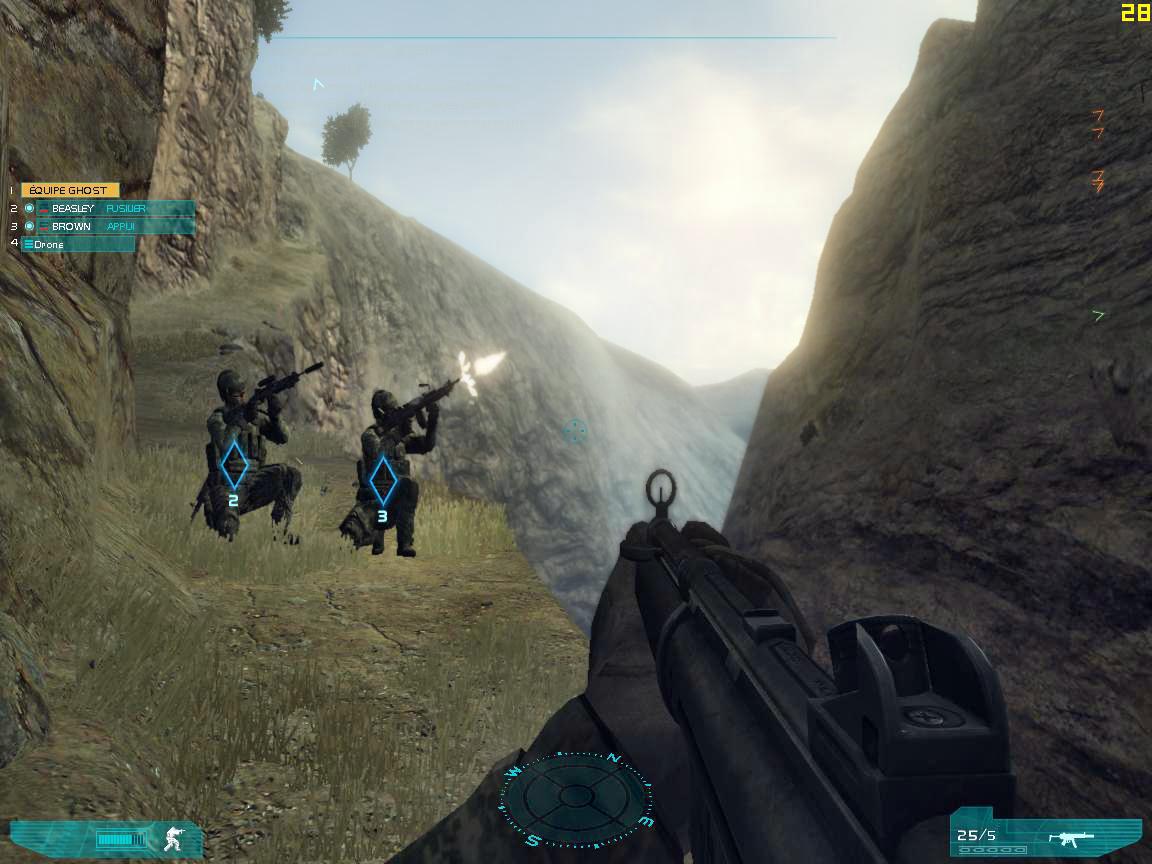Select squadmate diamond marker number 3
Image resolution: width=1152 pixels, height=864 pixels.
coord(383,482)
